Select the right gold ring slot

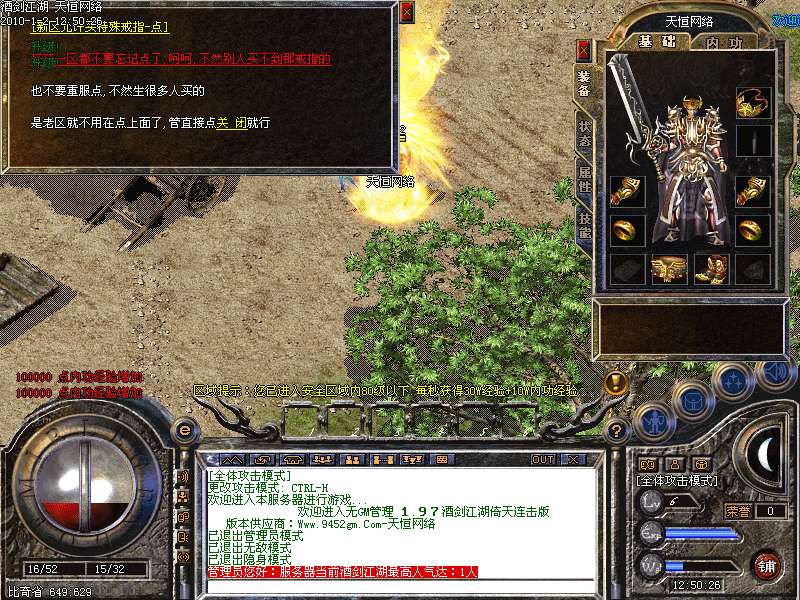click(753, 230)
